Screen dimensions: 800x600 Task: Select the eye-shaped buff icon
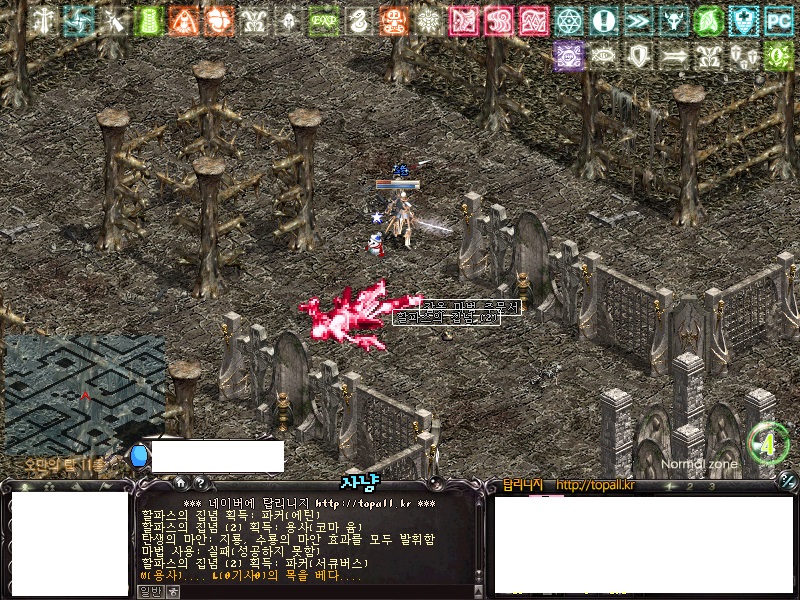coord(603,56)
